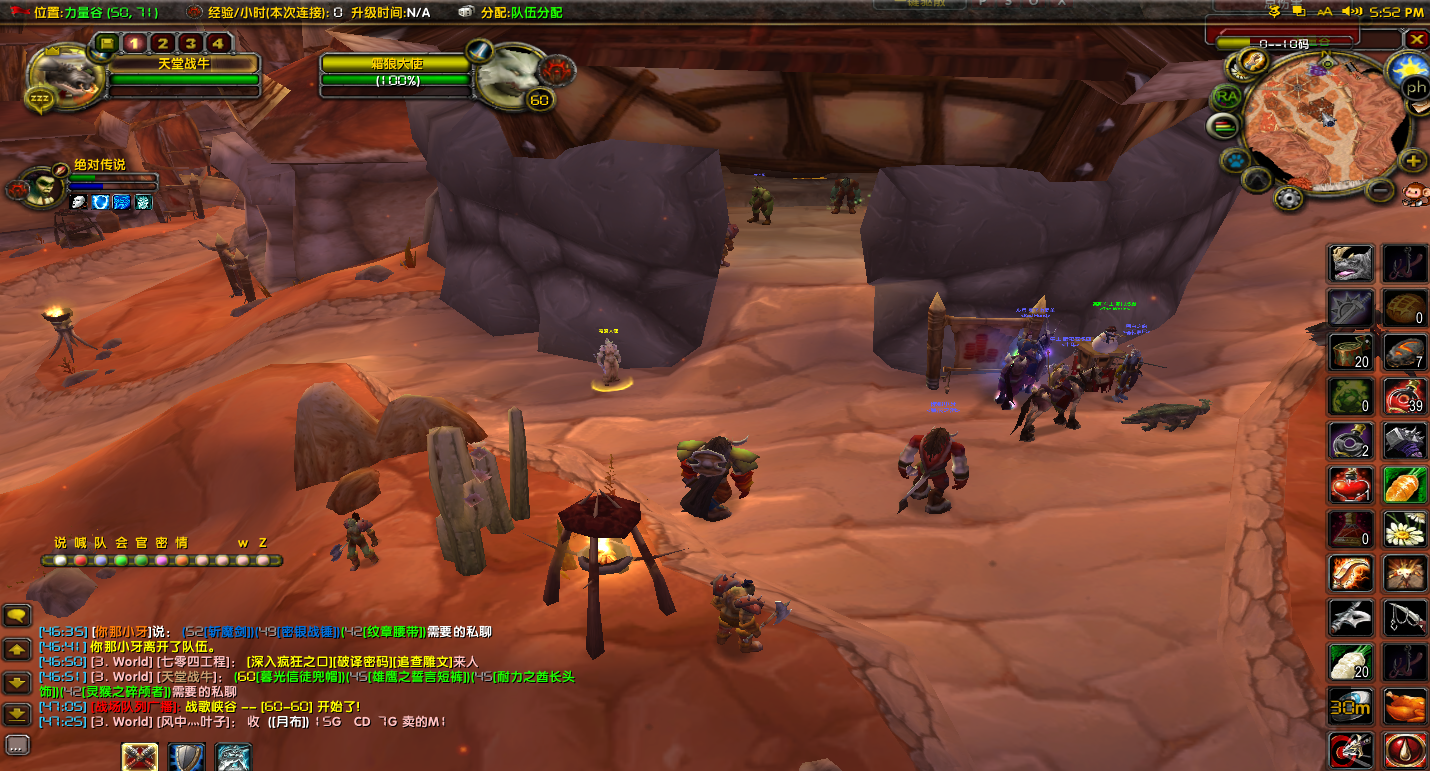Toggle the sound speaker icon in top bar
The height and width of the screenshot is (771, 1430).
point(1352,12)
